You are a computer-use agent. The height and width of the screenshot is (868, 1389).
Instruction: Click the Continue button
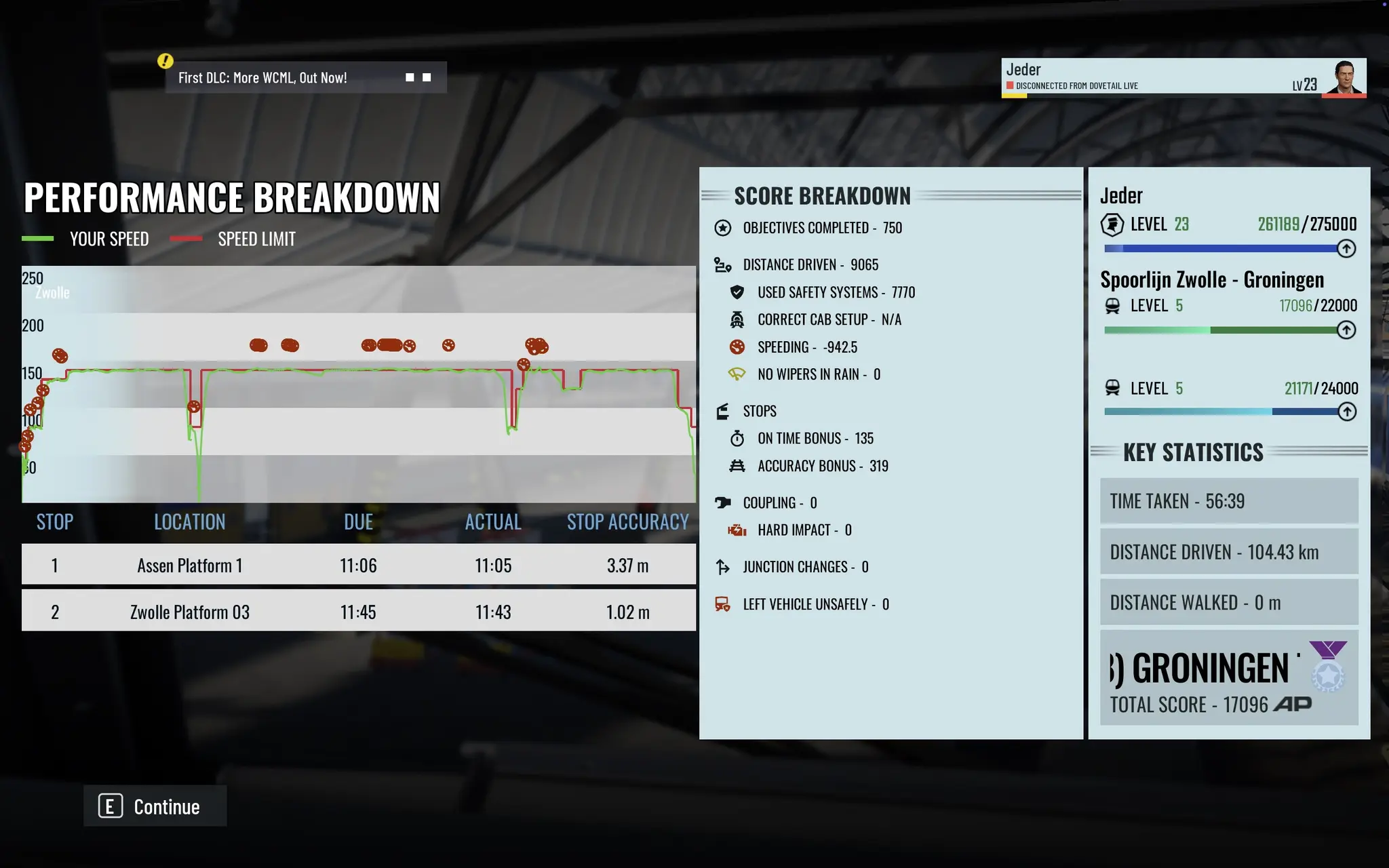click(155, 806)
